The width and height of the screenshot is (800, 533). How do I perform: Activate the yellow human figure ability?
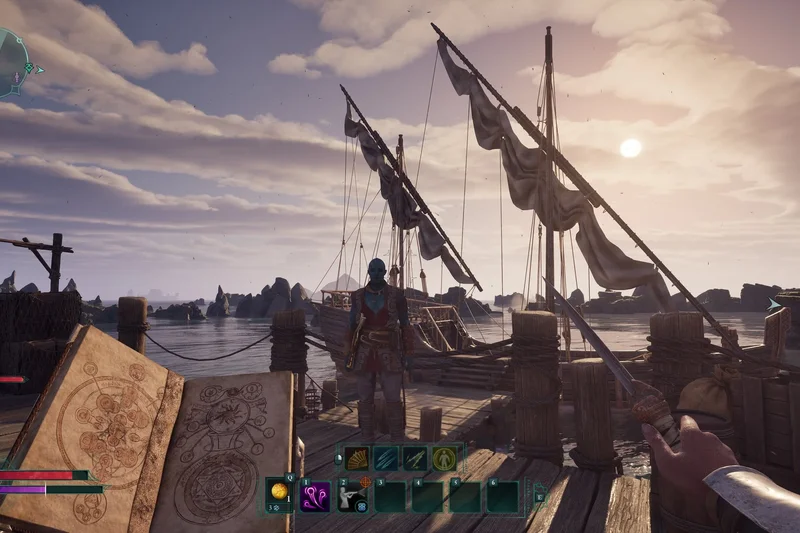click(444, 458)
